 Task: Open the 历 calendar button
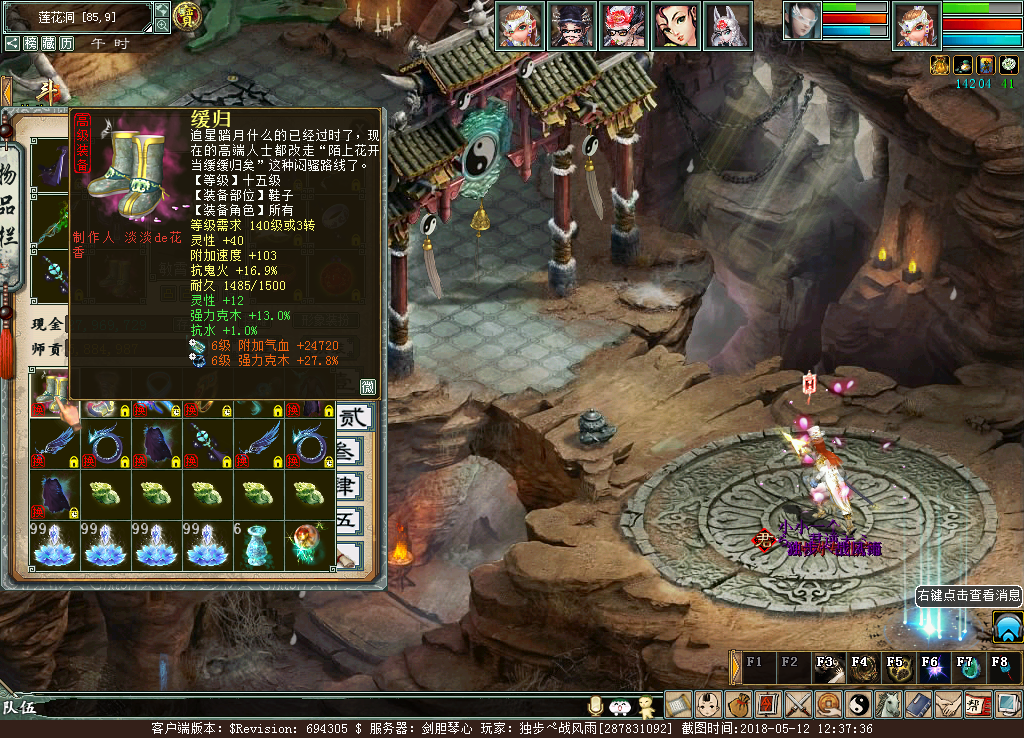coord(66,44)
